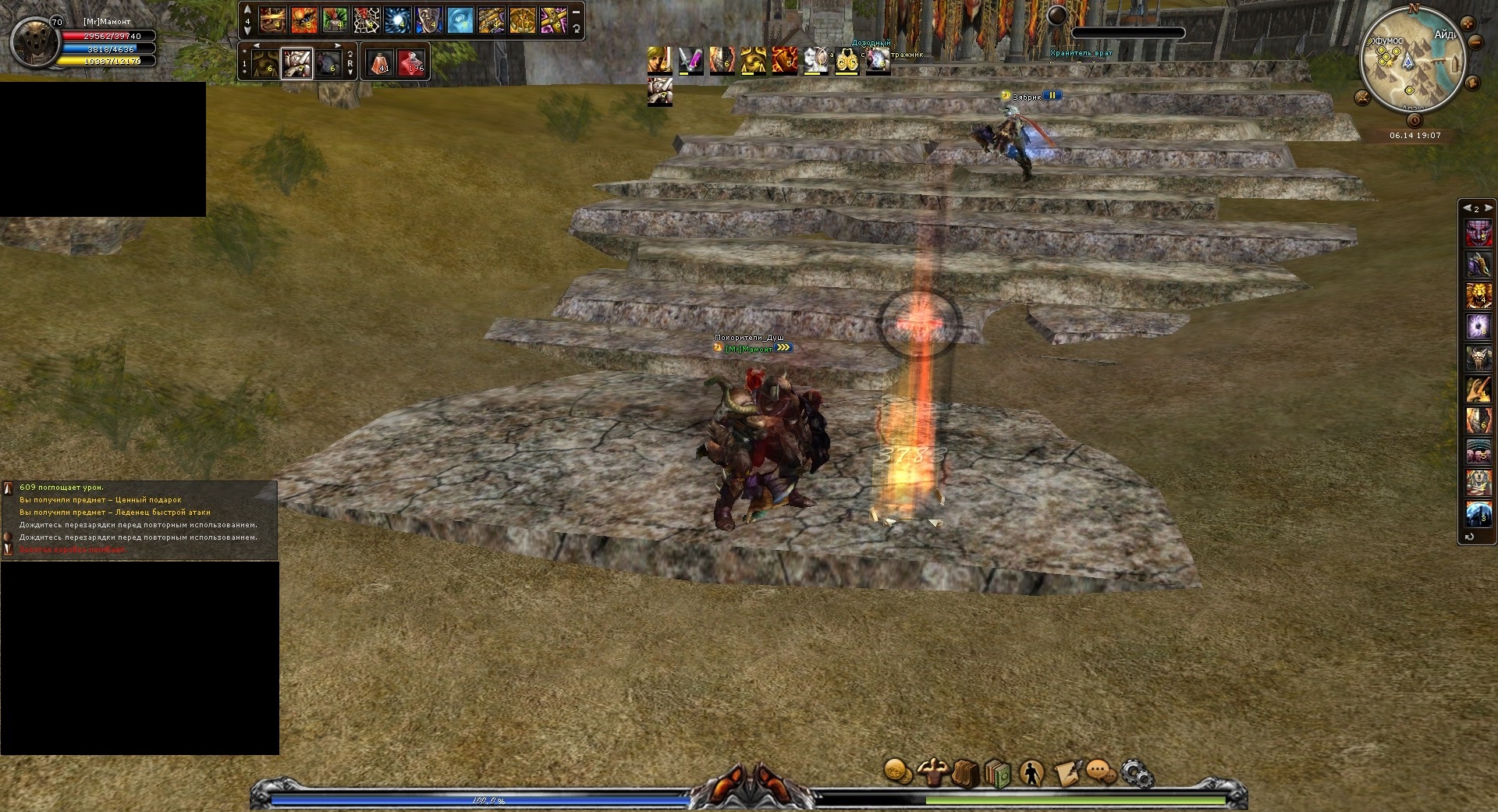Open the leather bag inventory
This screenshot has width=1498, height=812.
pyautogui.click(x=965, y=773)
